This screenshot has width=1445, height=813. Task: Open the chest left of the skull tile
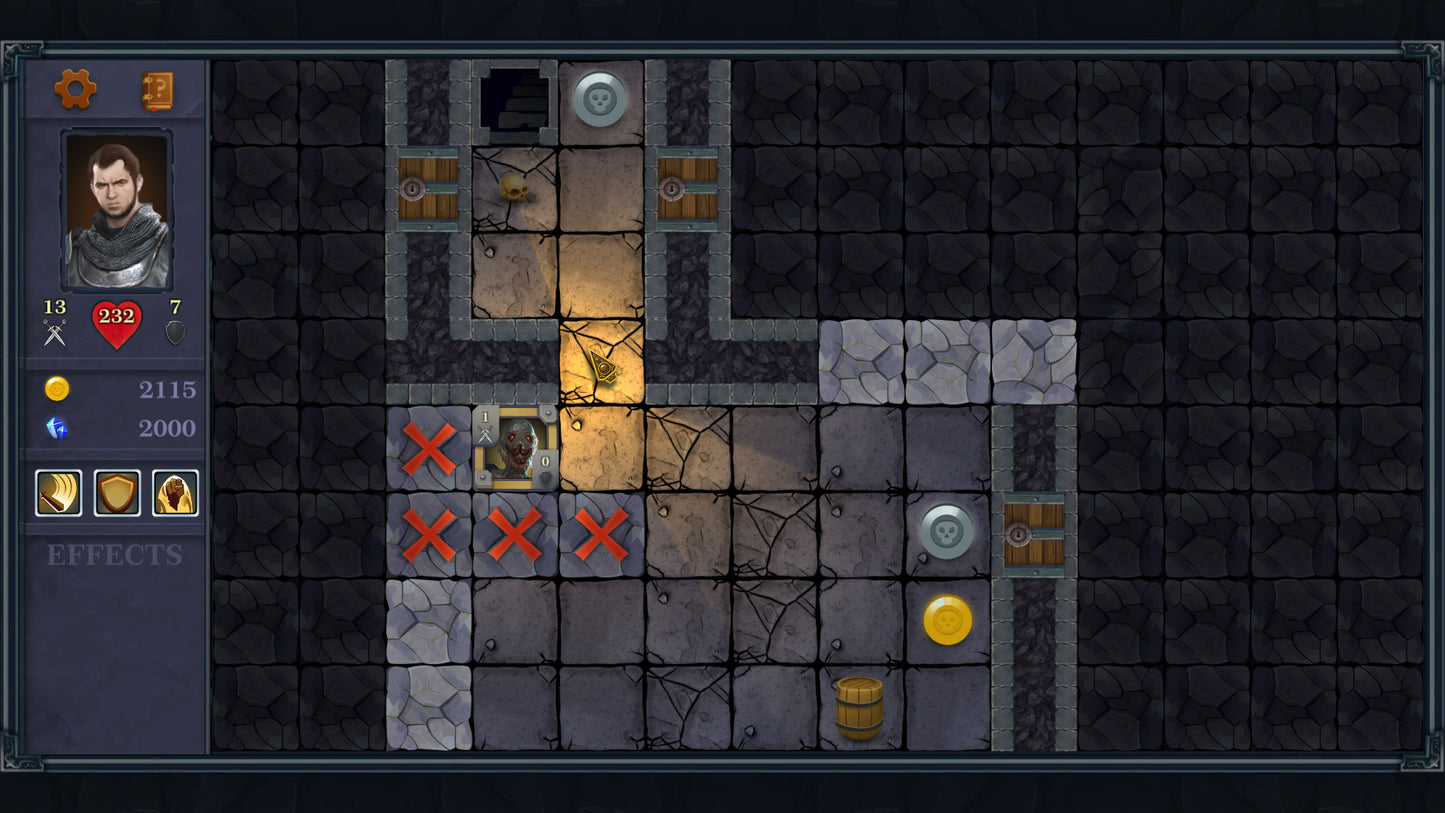click(427, 187)
